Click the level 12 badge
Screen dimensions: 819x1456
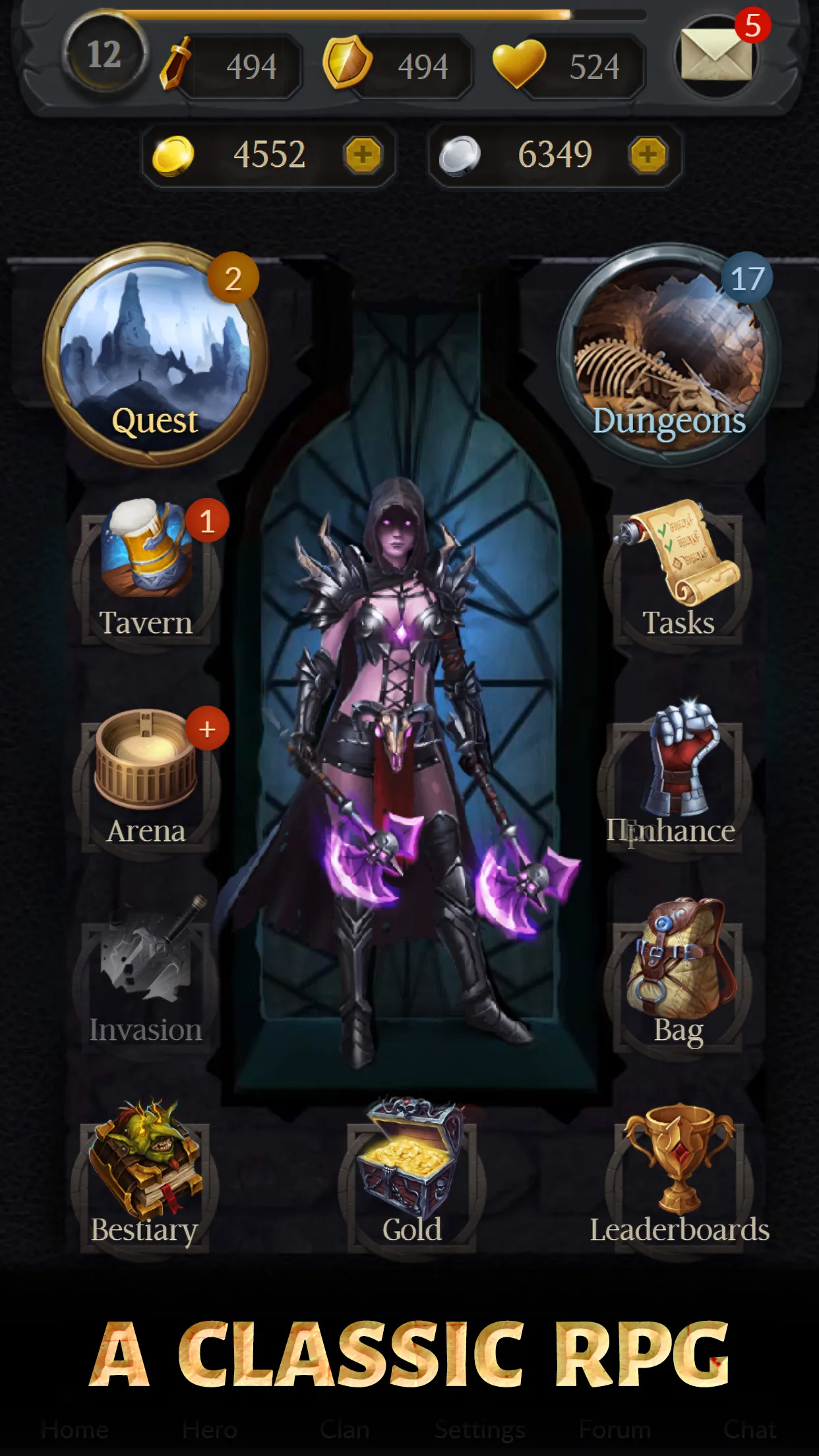pyautogui.click(x=104, y=55)
